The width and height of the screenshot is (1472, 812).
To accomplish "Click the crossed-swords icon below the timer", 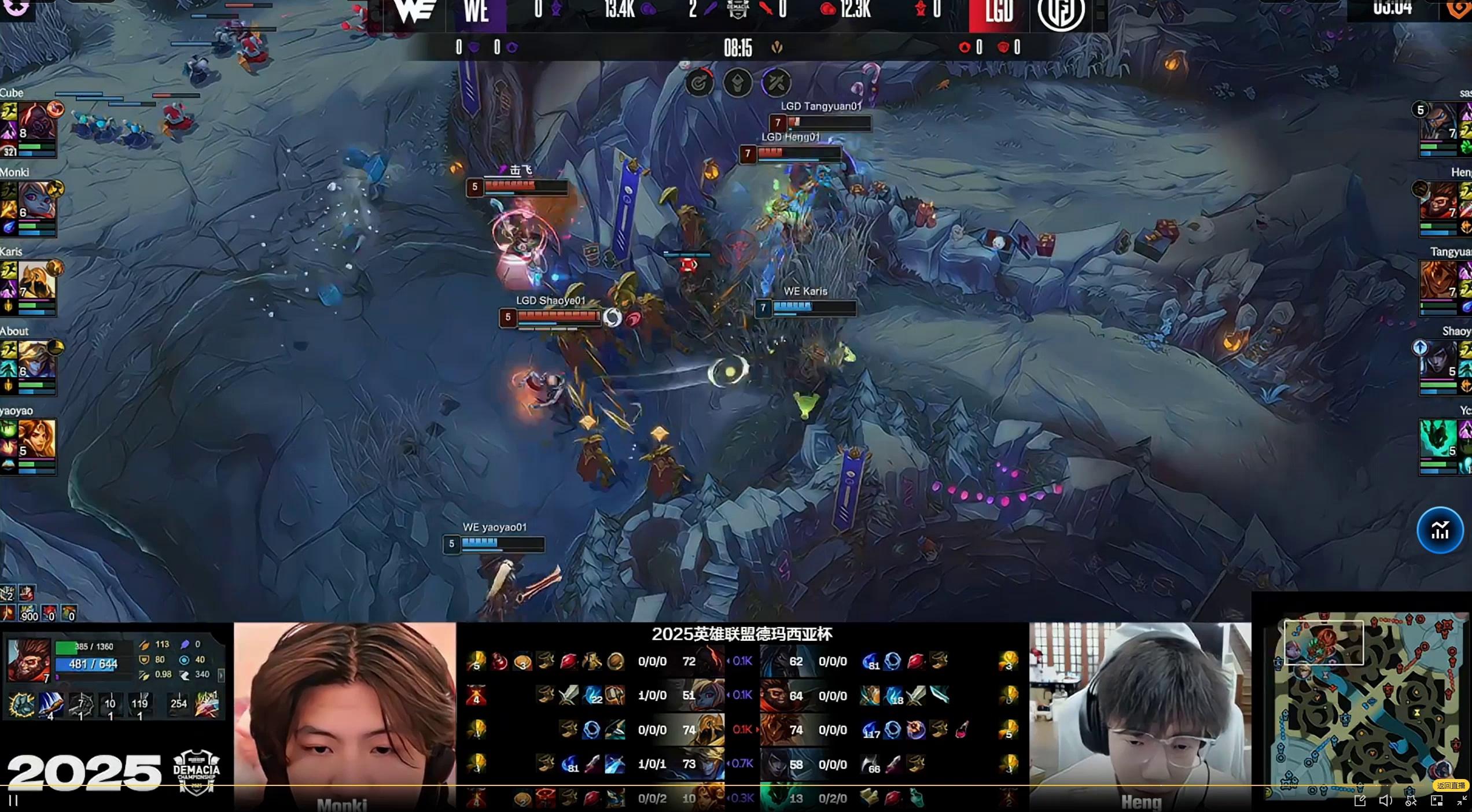I will pos(776,83).
